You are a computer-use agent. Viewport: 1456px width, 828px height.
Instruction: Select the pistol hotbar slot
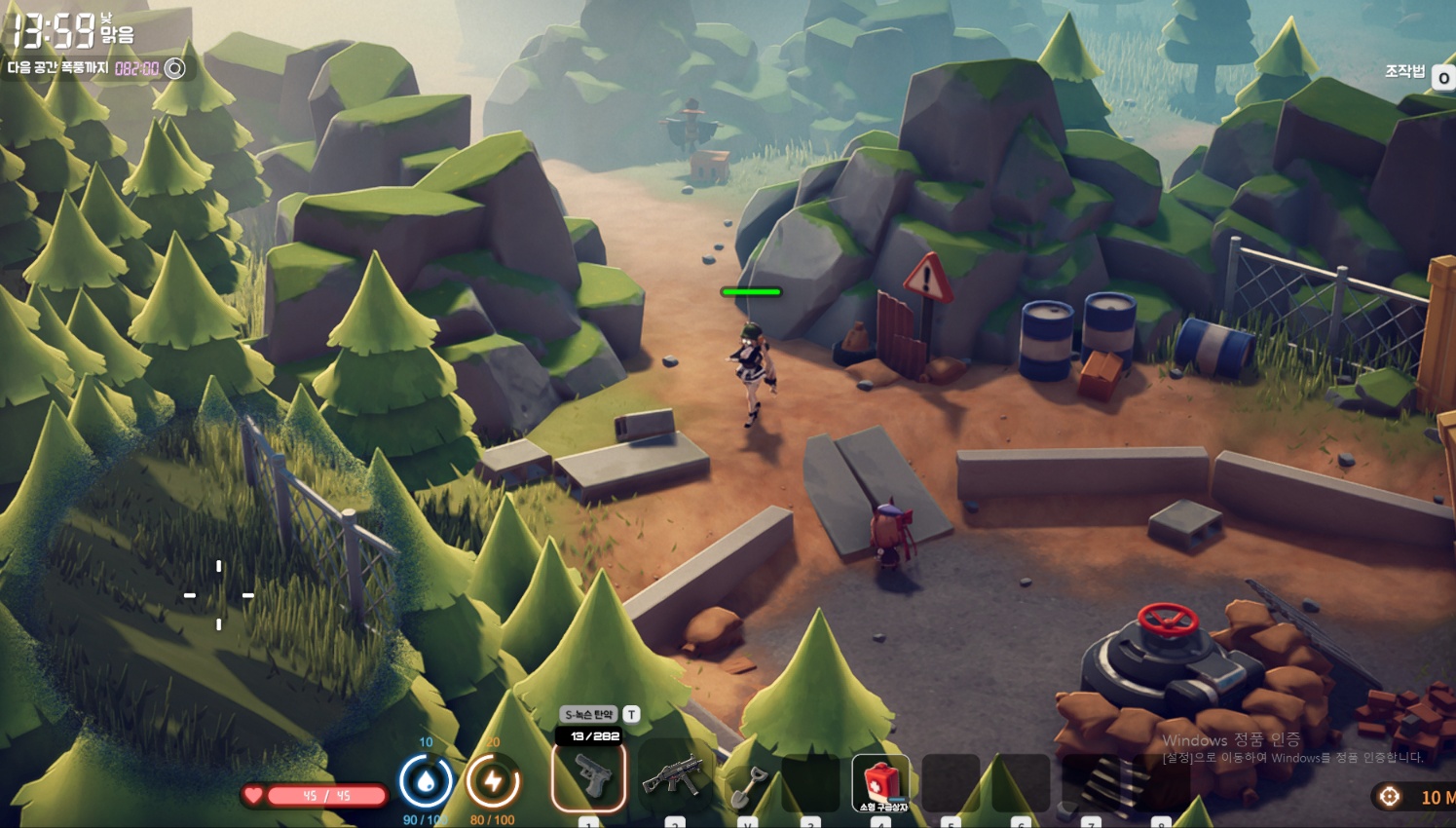point(589,776)
